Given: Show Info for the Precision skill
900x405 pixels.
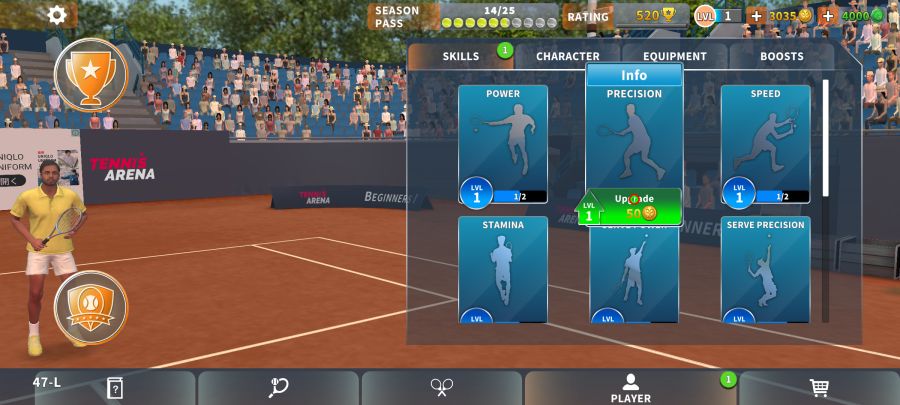Looking at the screenshot, I should point(634,75).
